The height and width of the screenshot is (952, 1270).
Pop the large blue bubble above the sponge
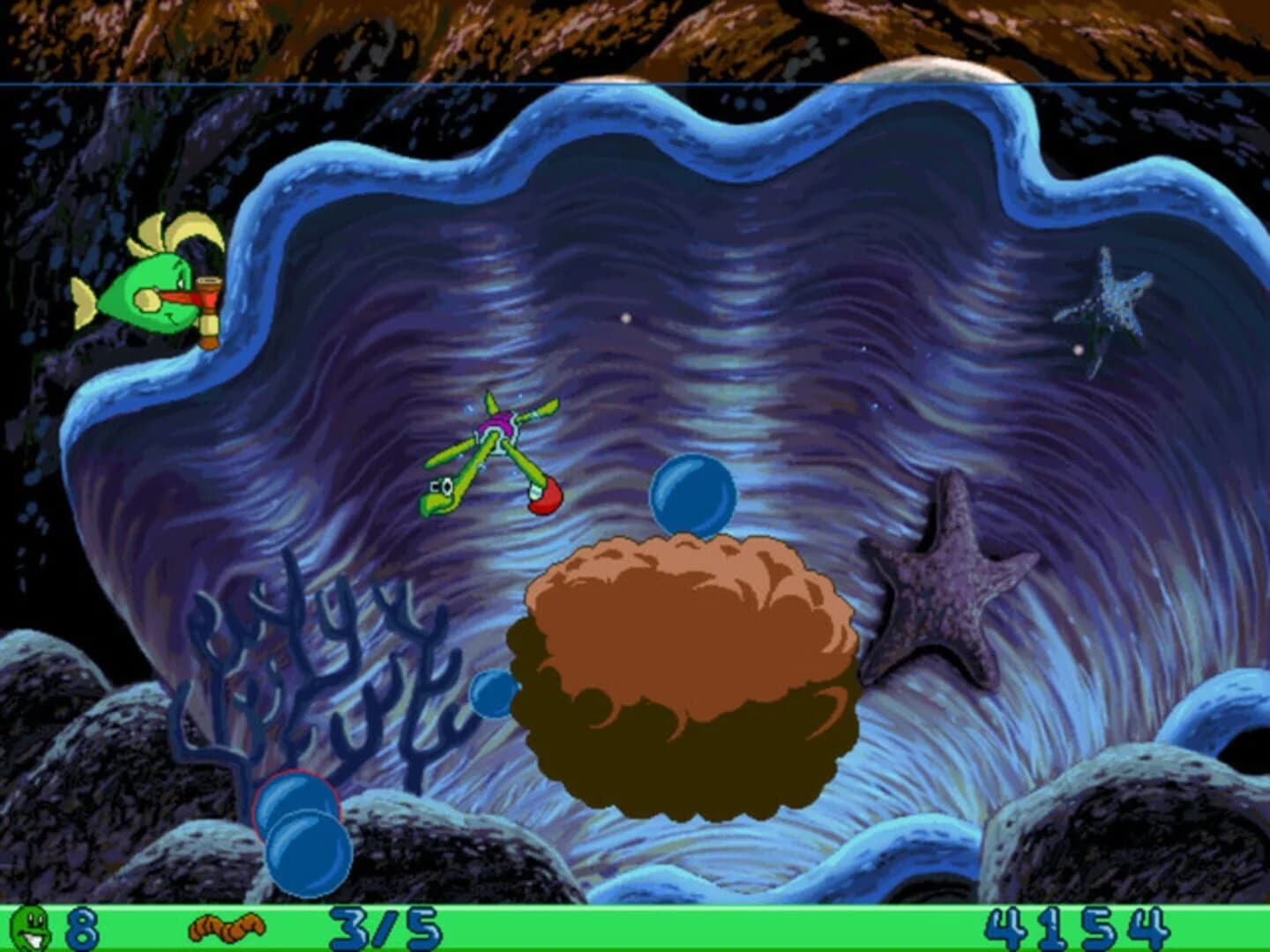click(692, 494)
